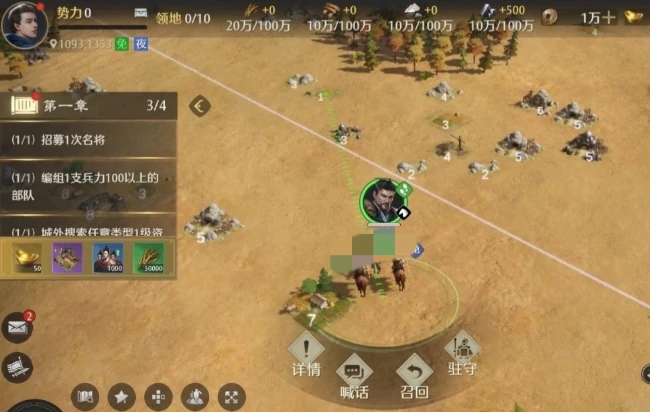
Task: Open the flag icon below the mail
Action: (x=15, y=367)
